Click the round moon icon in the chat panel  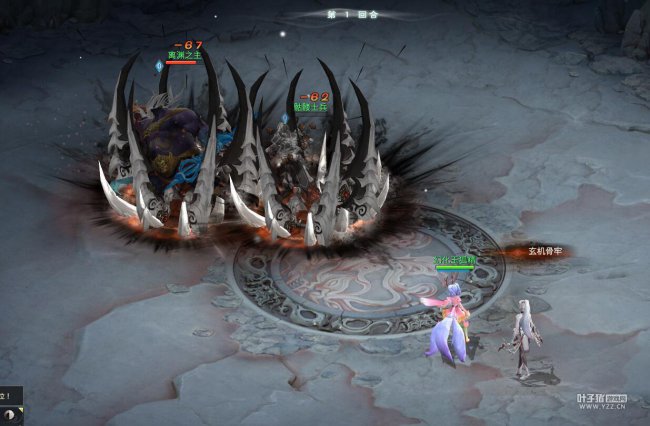coord(8,413)
